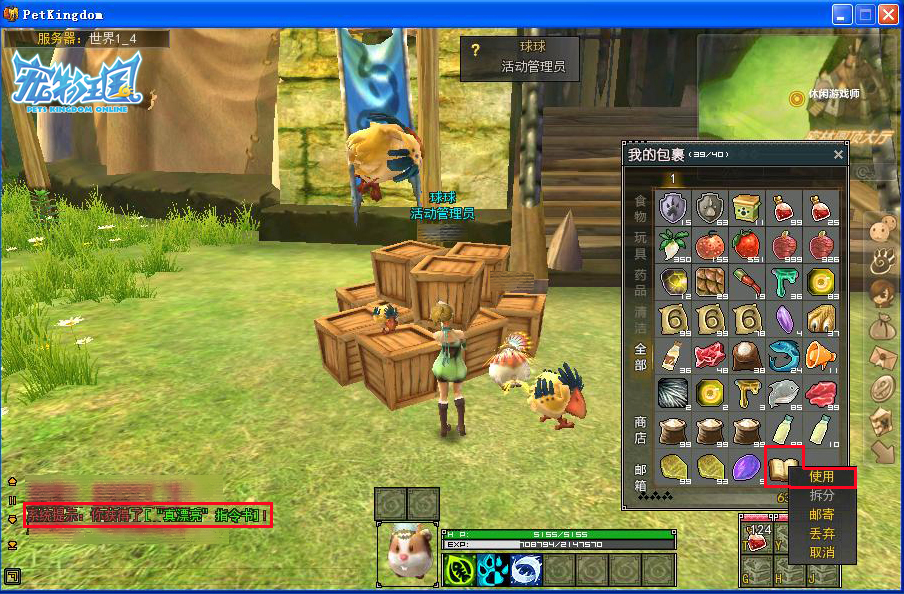Open the 商店 tab in the bag
The width and height of the screenshot is (904, 594).
pyautogui.click(x=640, y=431)
